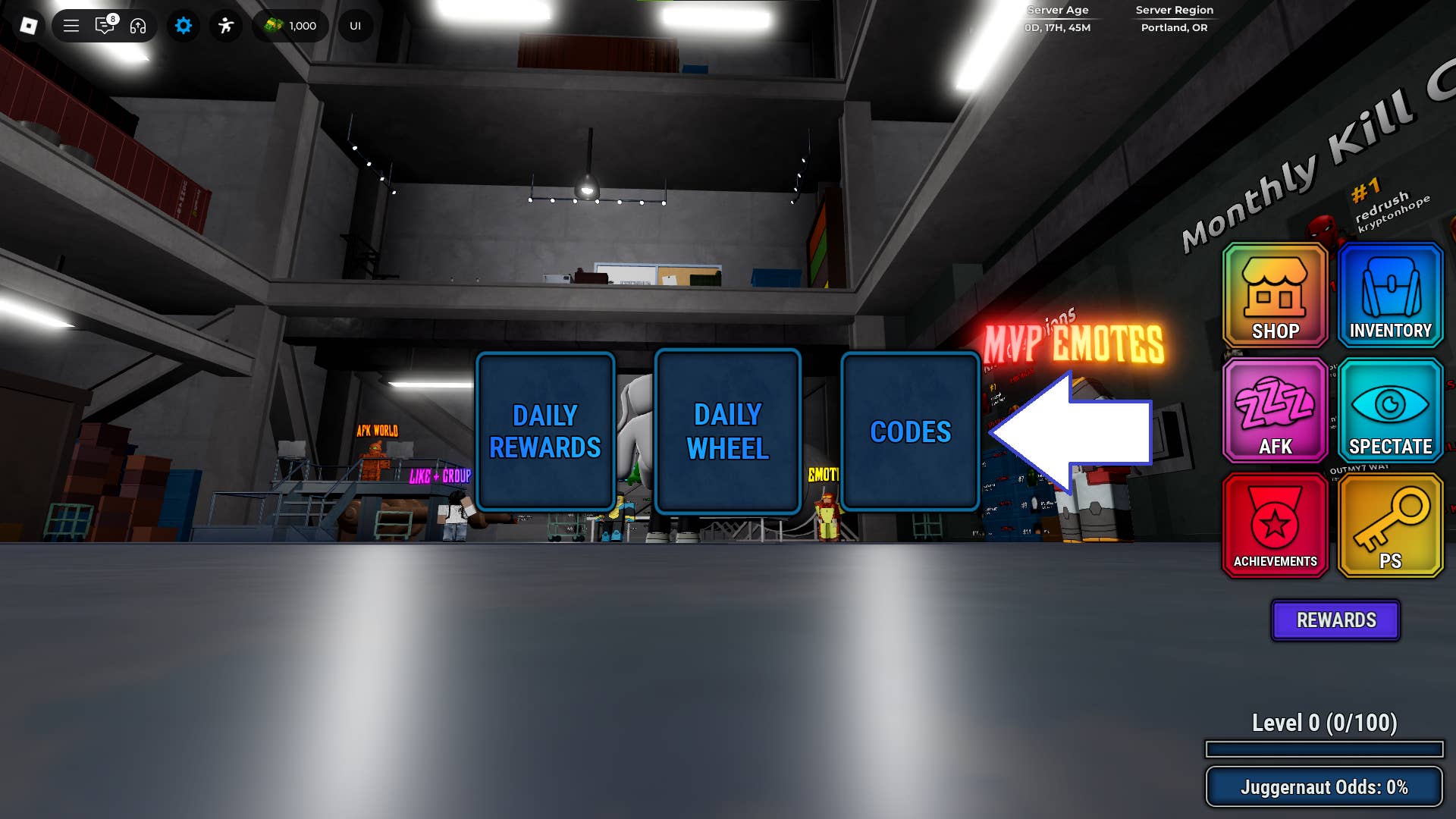The width and height of the screenshot is (1456, 819).
Task: Open the character emote icon
Action: point(224,25)
